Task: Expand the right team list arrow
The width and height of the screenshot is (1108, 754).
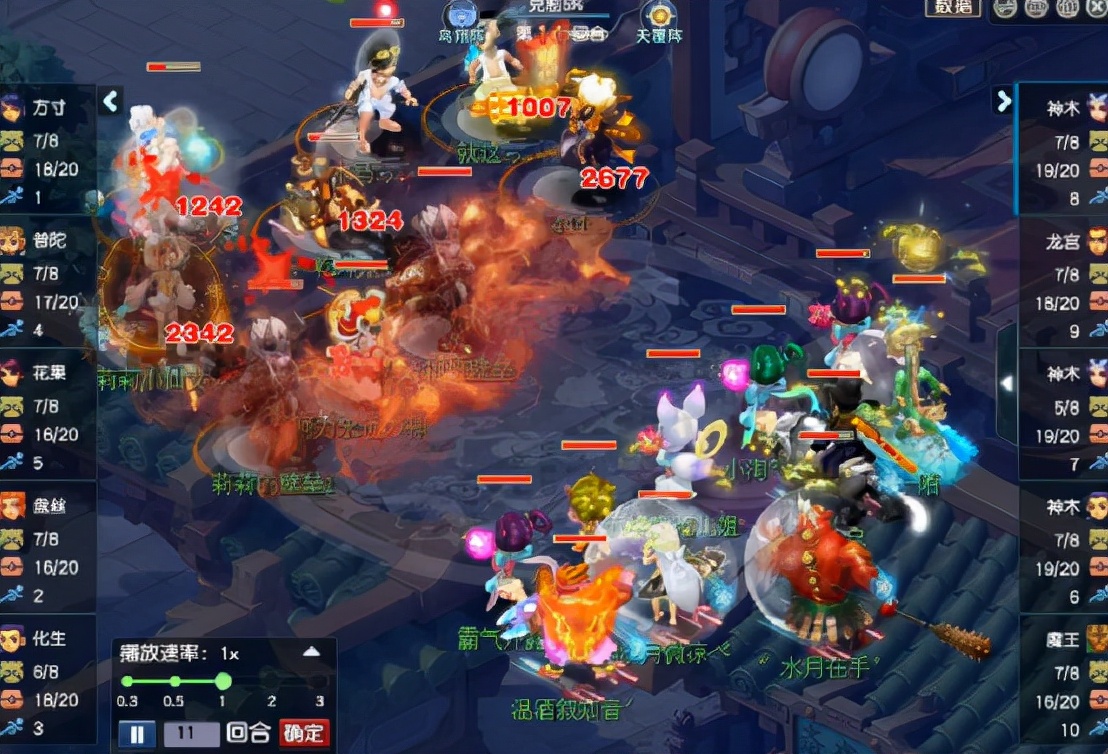Action: point(1003,100)
